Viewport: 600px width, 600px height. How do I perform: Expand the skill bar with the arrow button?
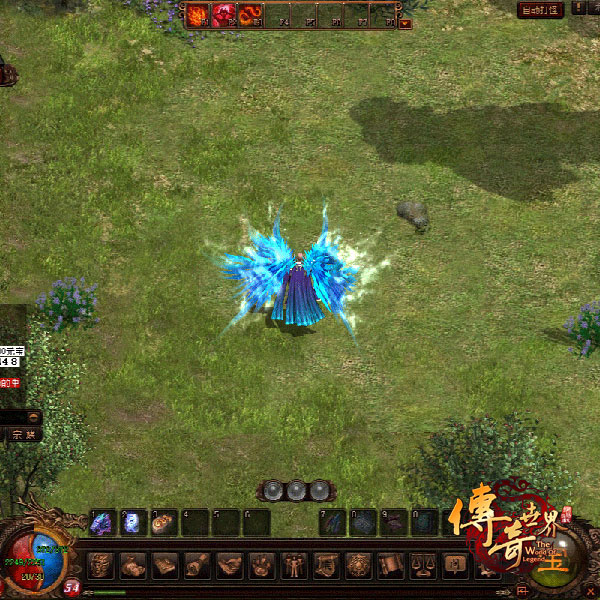[x=405, y=24]
